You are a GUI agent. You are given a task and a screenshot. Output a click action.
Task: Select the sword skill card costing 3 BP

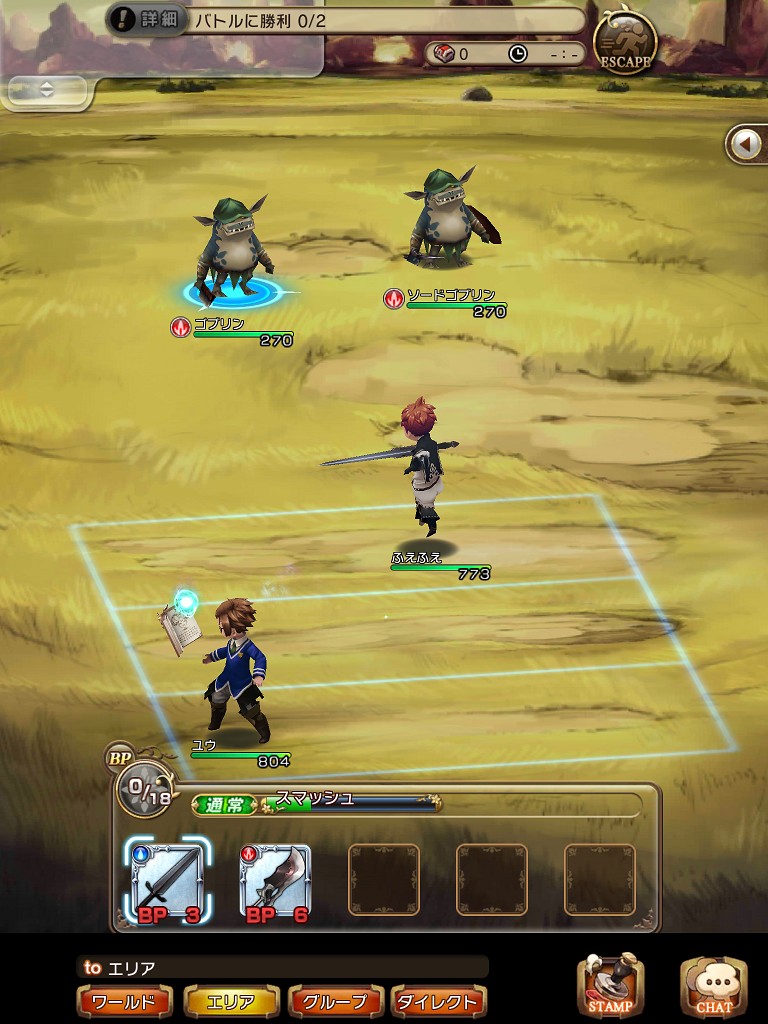pos(167,881)
